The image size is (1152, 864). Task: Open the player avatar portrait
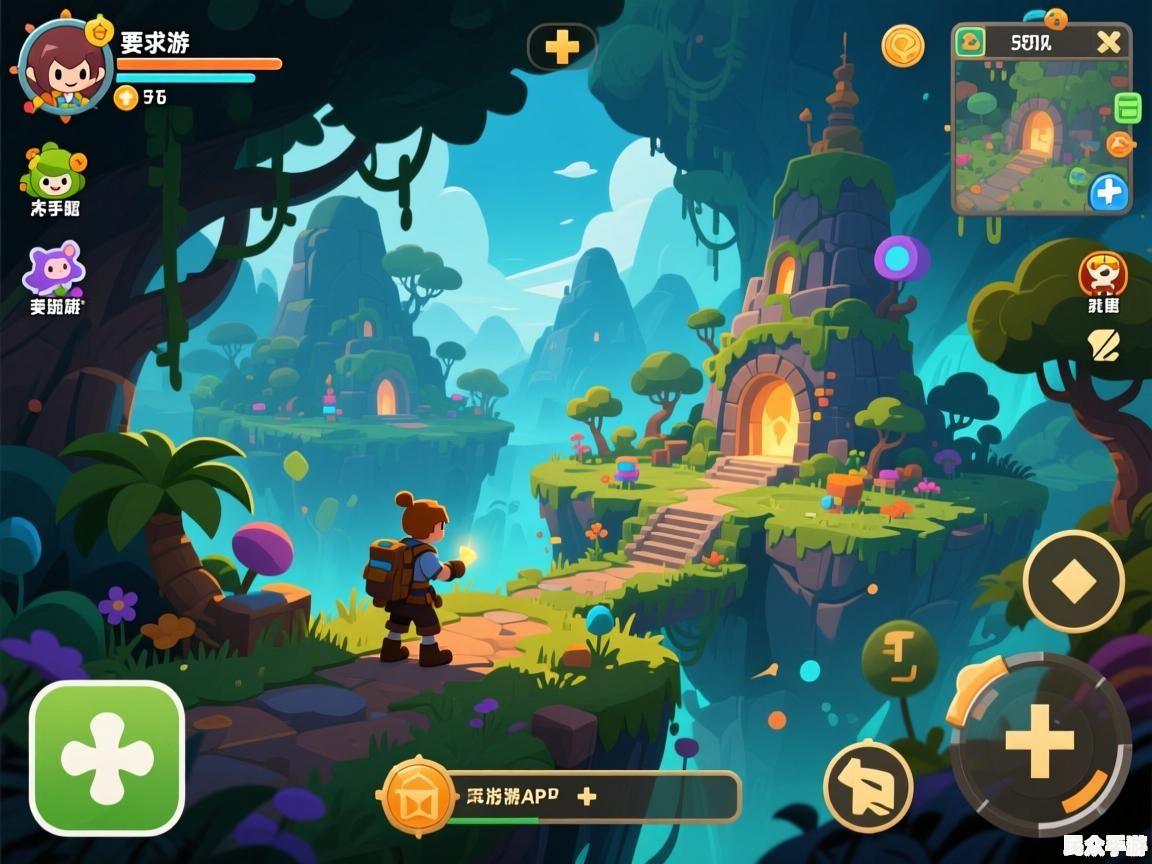pos(64,68)
